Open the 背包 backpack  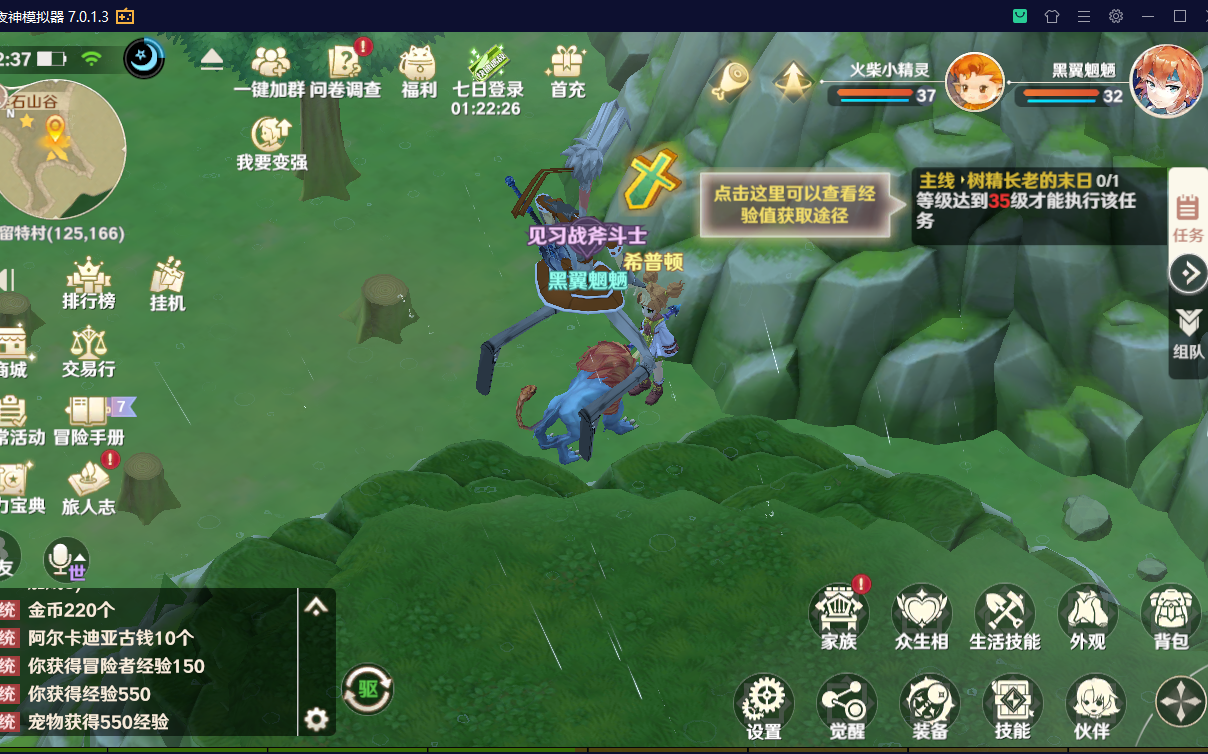pyautogui.click(x=1169, y=617)
